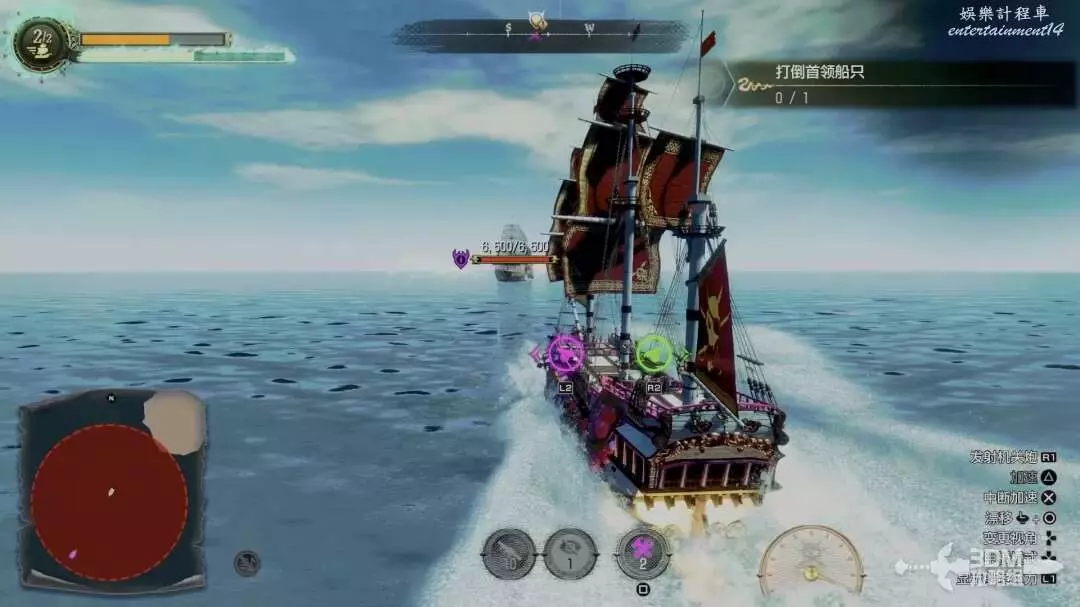Image resolution: width=1080 pixels, height=607 pixels.
Task: Click the compass bar at the top
Action: click(x=541, y=35)
